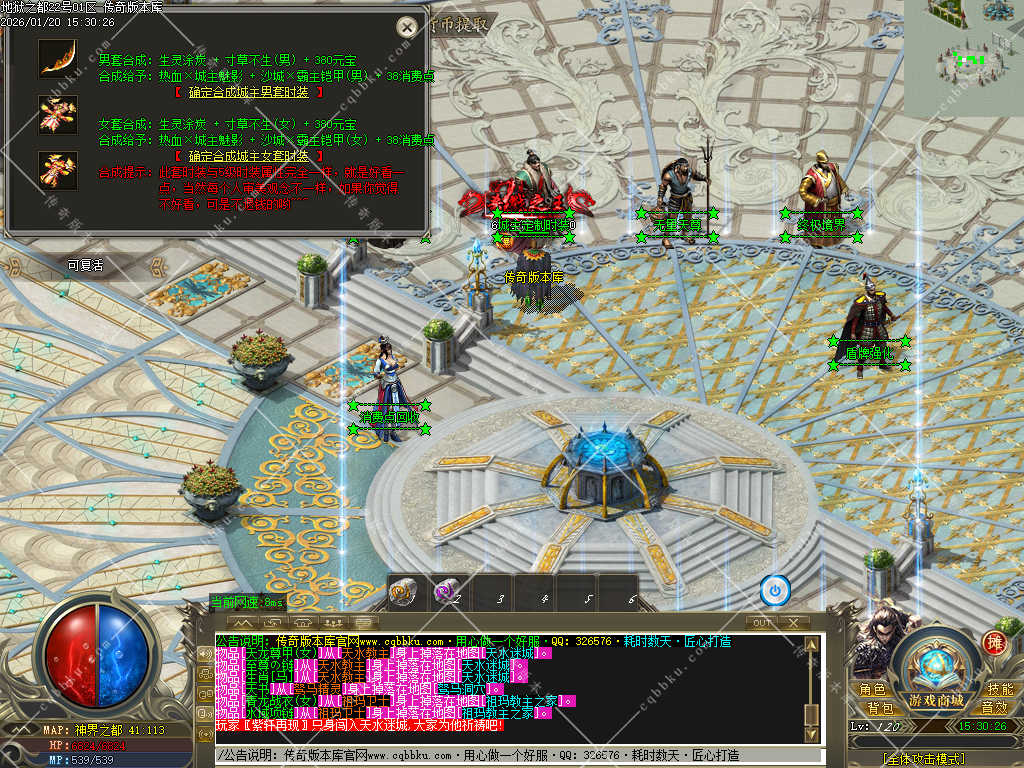Click the blue power button icon
1024x768 pixels.
click(x=775, y=590)
